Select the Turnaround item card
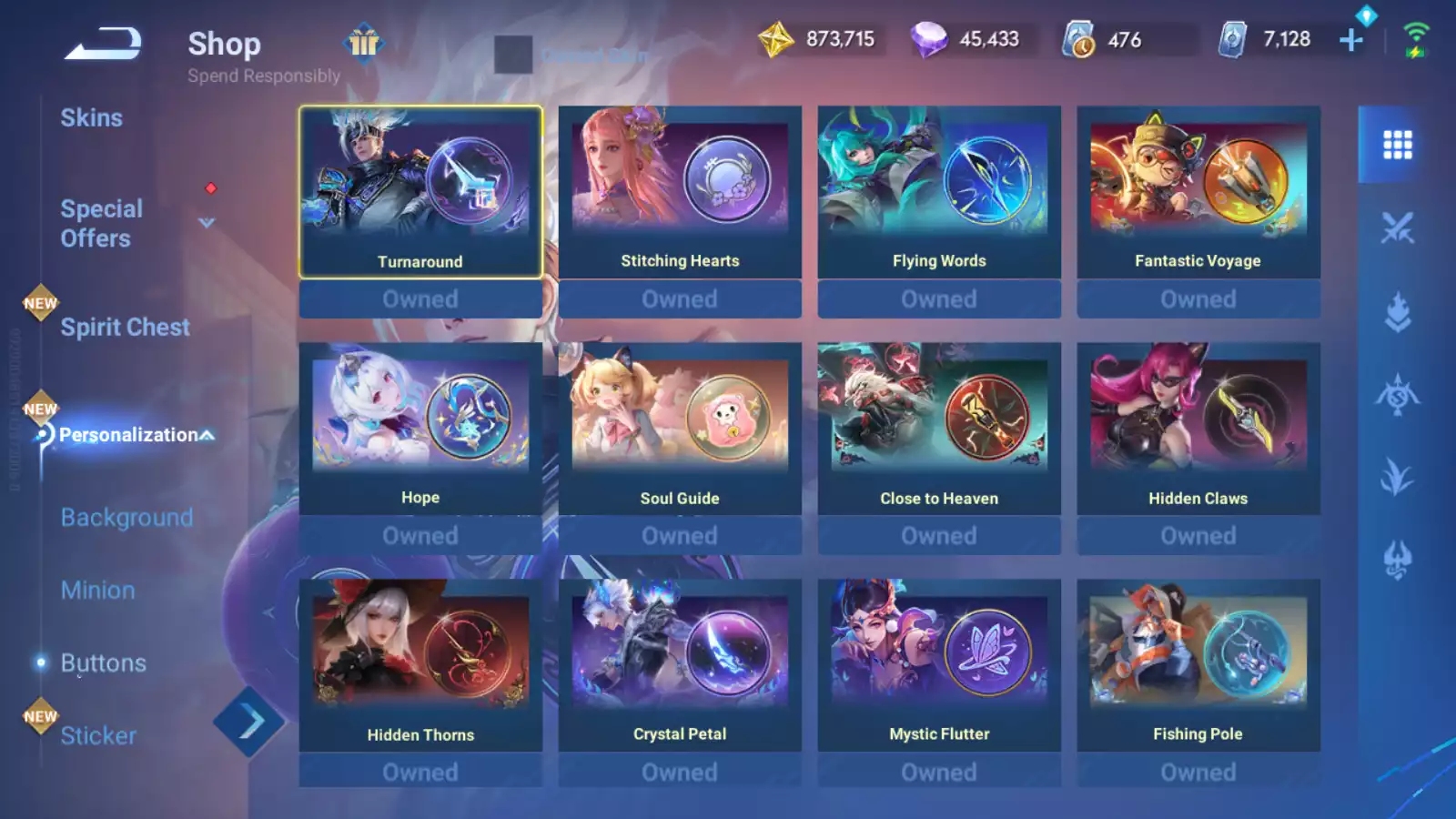 click(420, 192)
